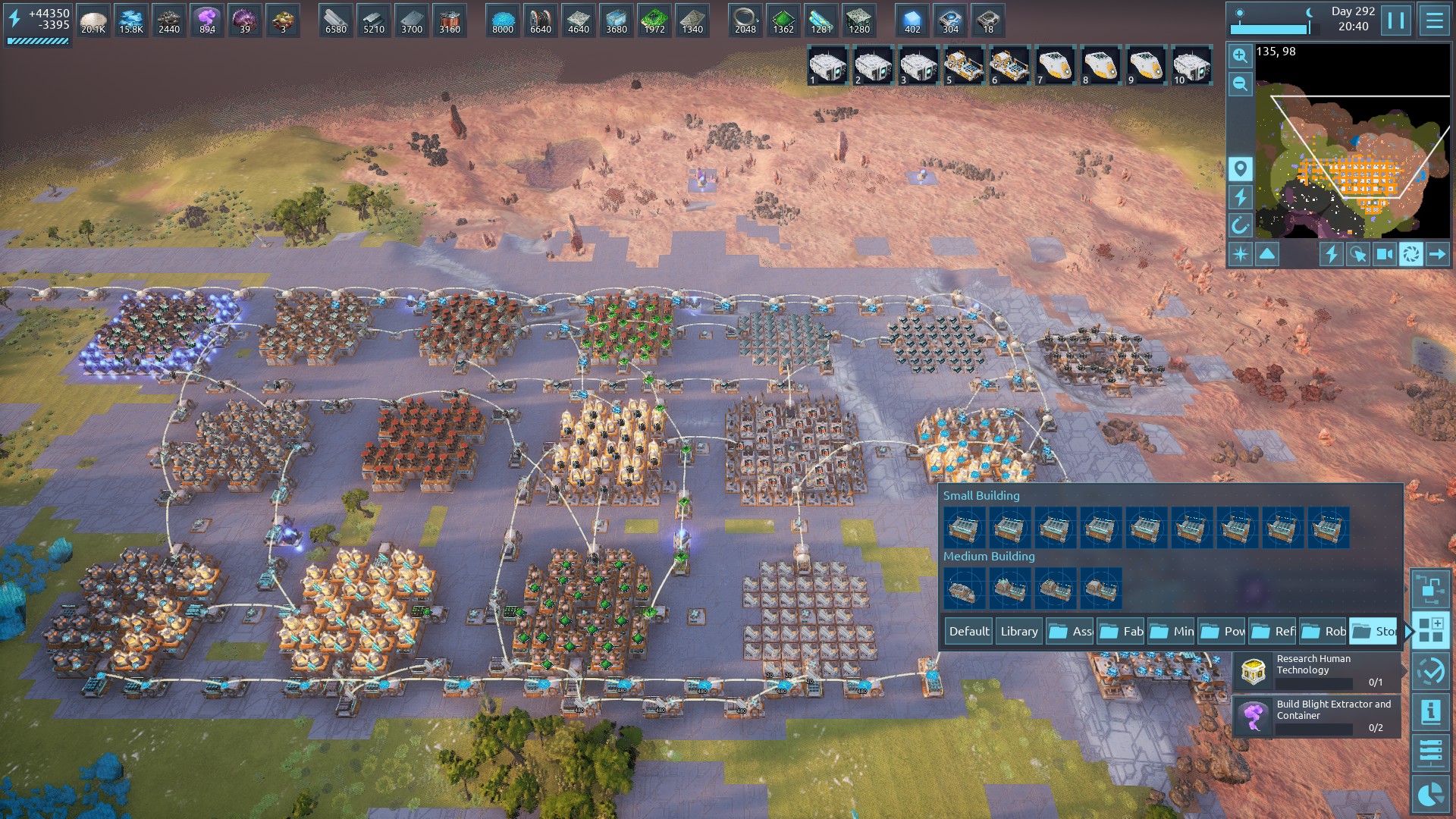Open the hamburger main menu
The height and width of the screenshot is (819, 1456).
(1434, 20)
